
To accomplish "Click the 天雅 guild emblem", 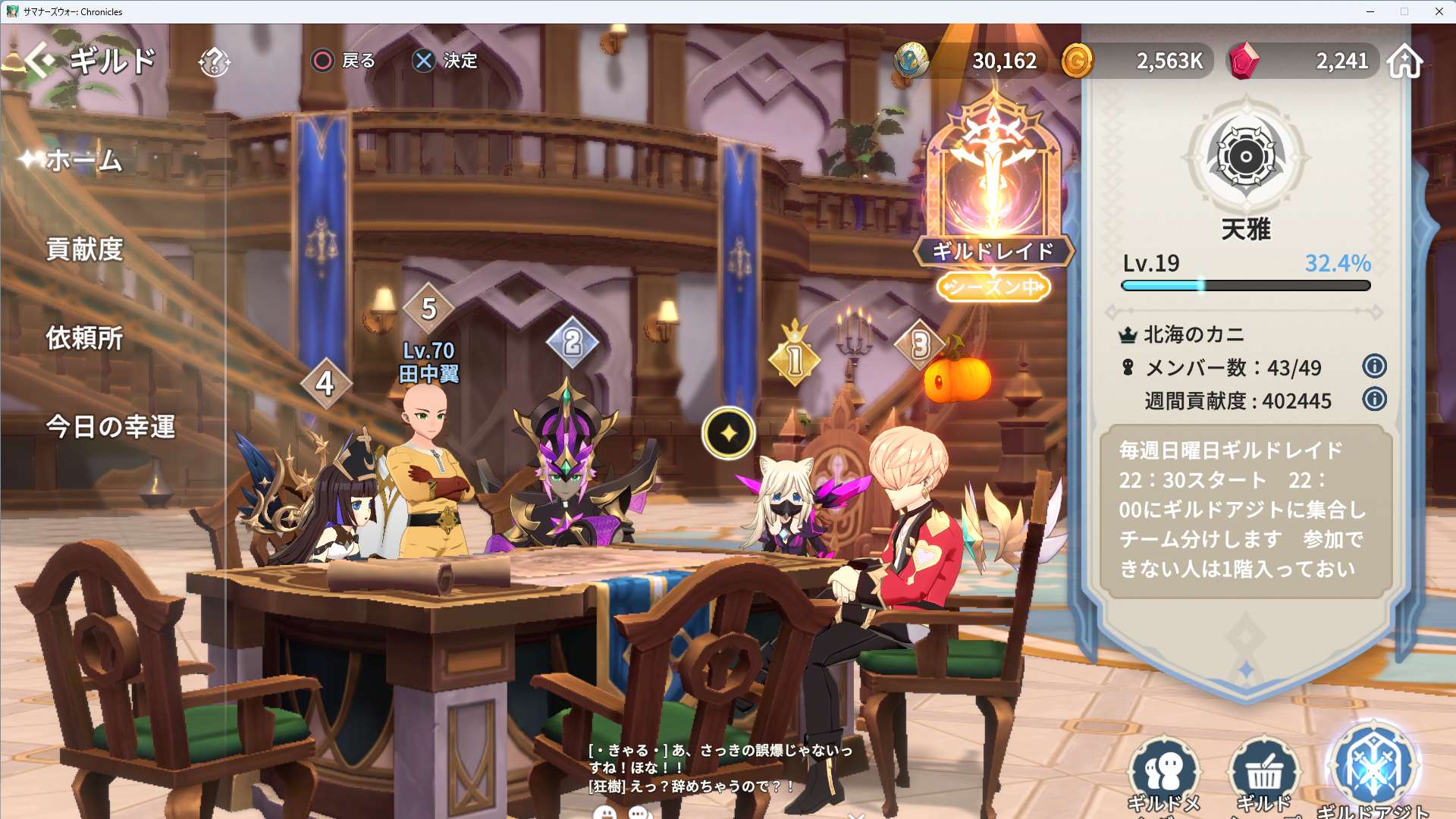I will tap(1245, 158).
